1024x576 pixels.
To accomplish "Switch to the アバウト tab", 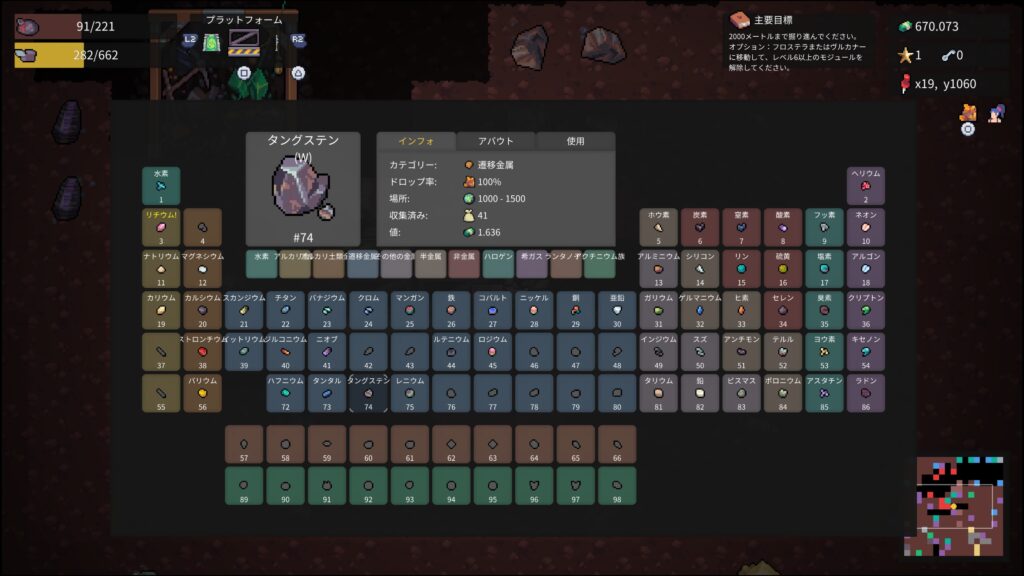I will coord(495,141).
